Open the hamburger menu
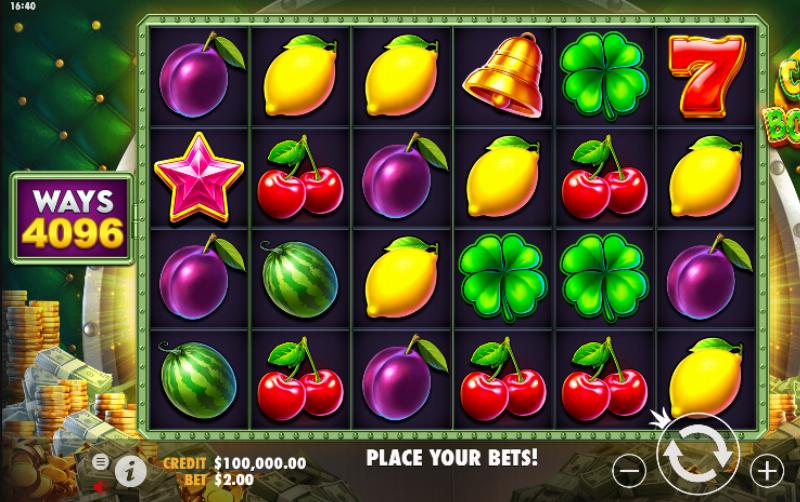The image size is (800, 502). 101,461
